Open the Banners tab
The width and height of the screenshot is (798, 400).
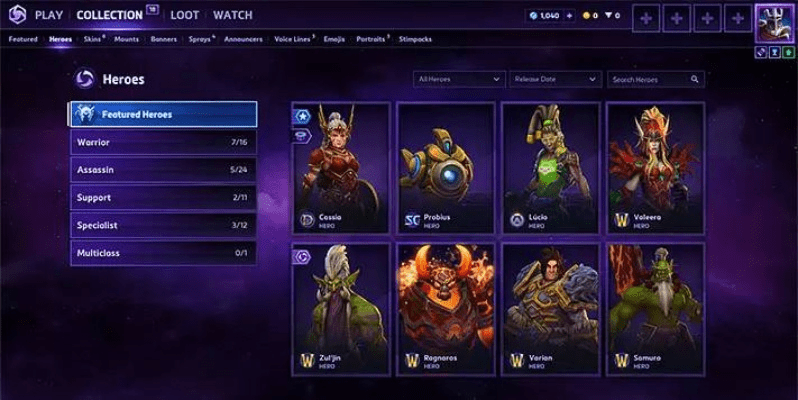(163, 39)
